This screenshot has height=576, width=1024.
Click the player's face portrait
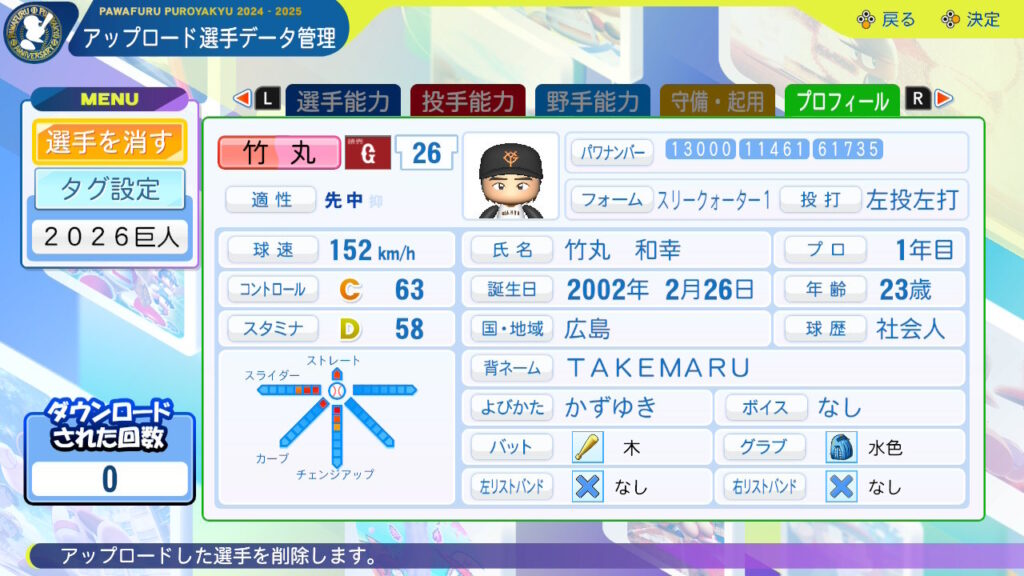pyautogui.click(x=510, y=176)
